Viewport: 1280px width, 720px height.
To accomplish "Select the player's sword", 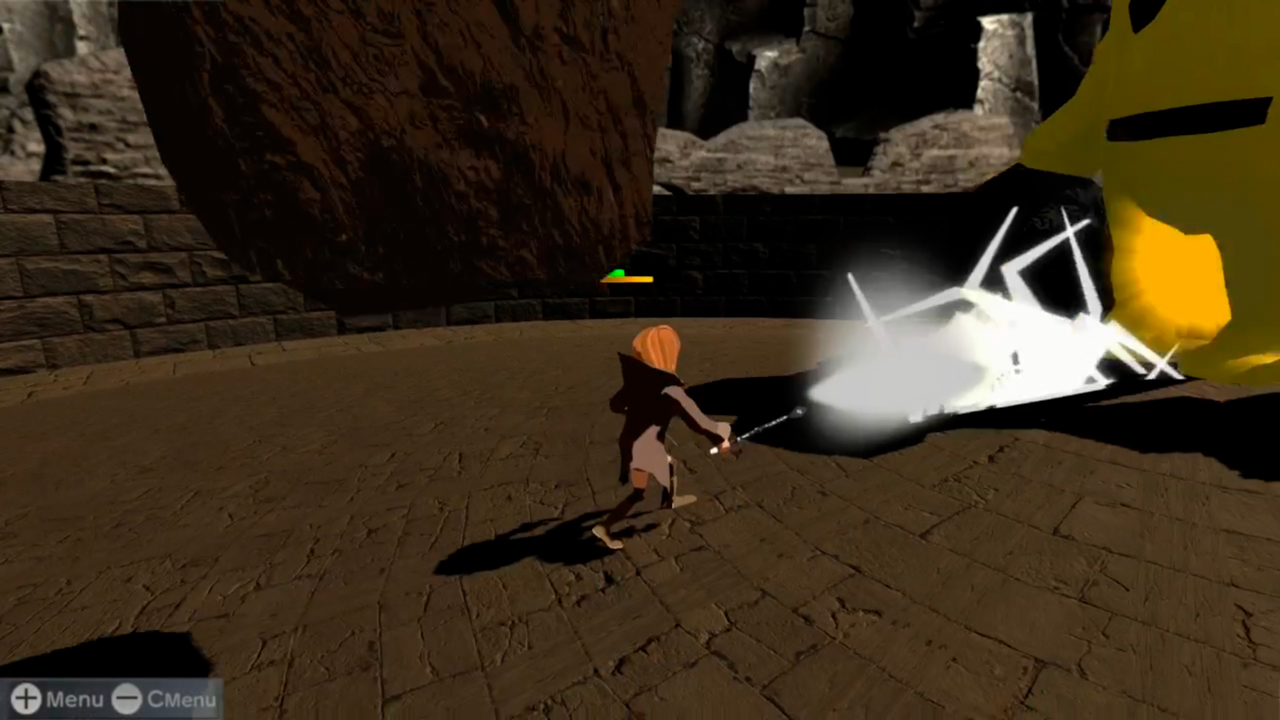I will pyautogui.click(x=770, y=425).
